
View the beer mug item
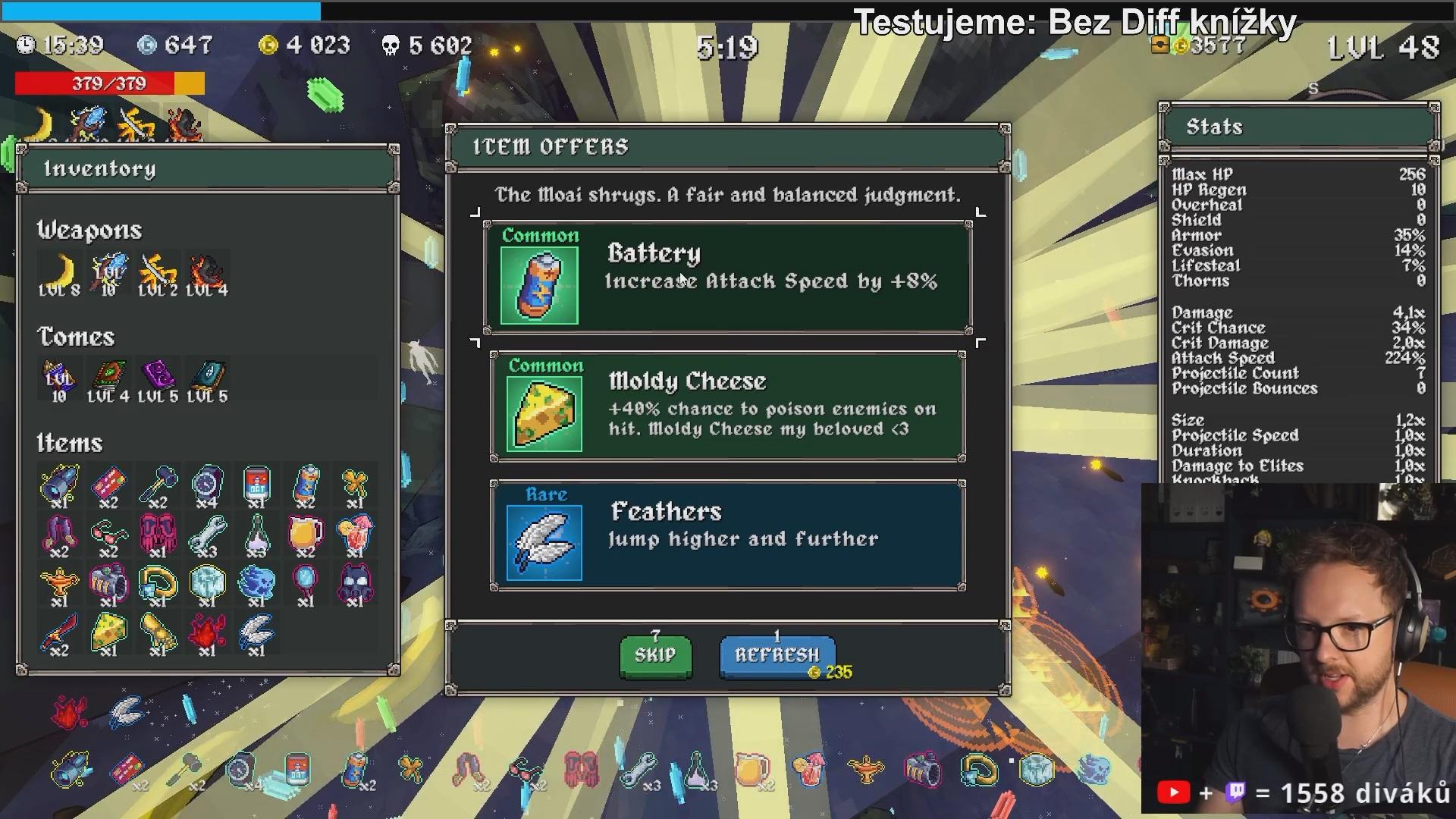point(305,535)
